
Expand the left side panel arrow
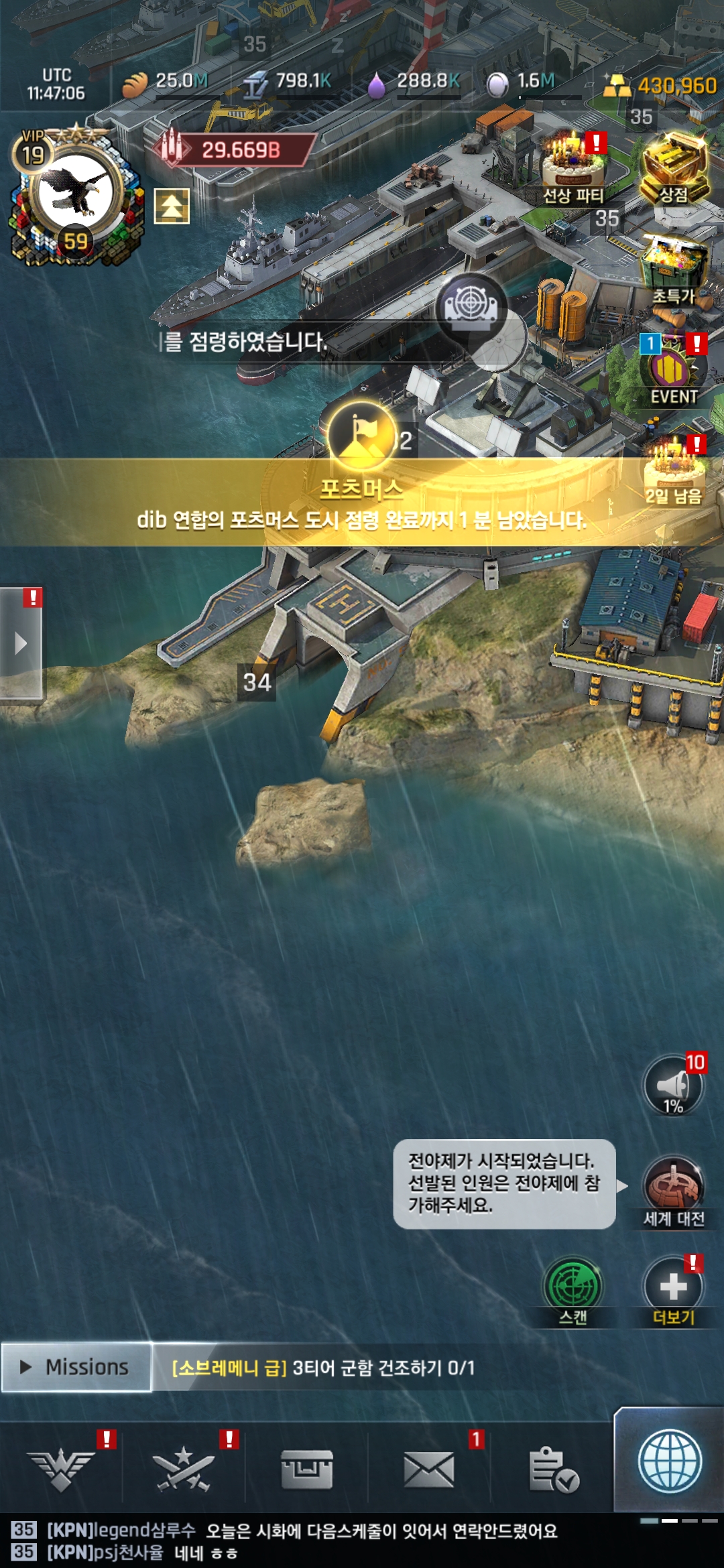pos(21,643)
